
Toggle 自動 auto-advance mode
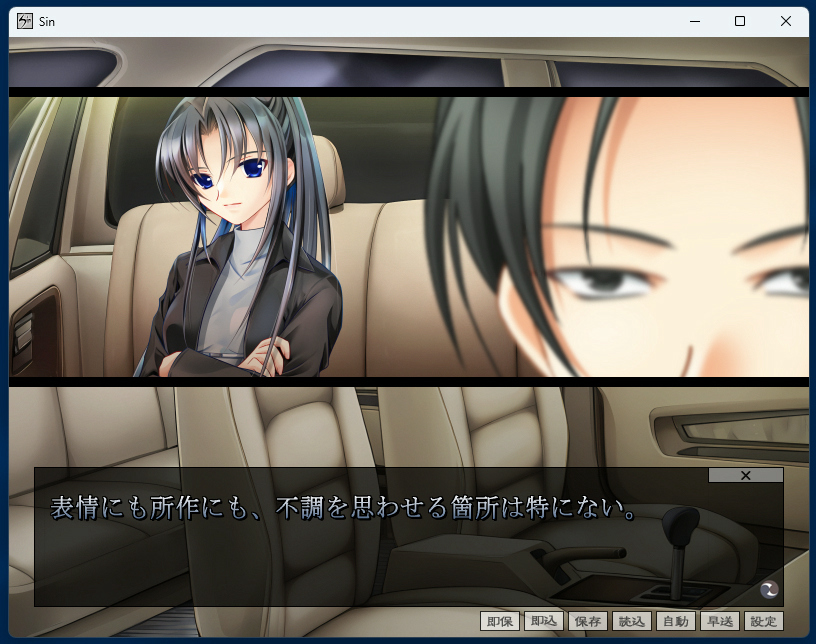(x=676, y=621)
